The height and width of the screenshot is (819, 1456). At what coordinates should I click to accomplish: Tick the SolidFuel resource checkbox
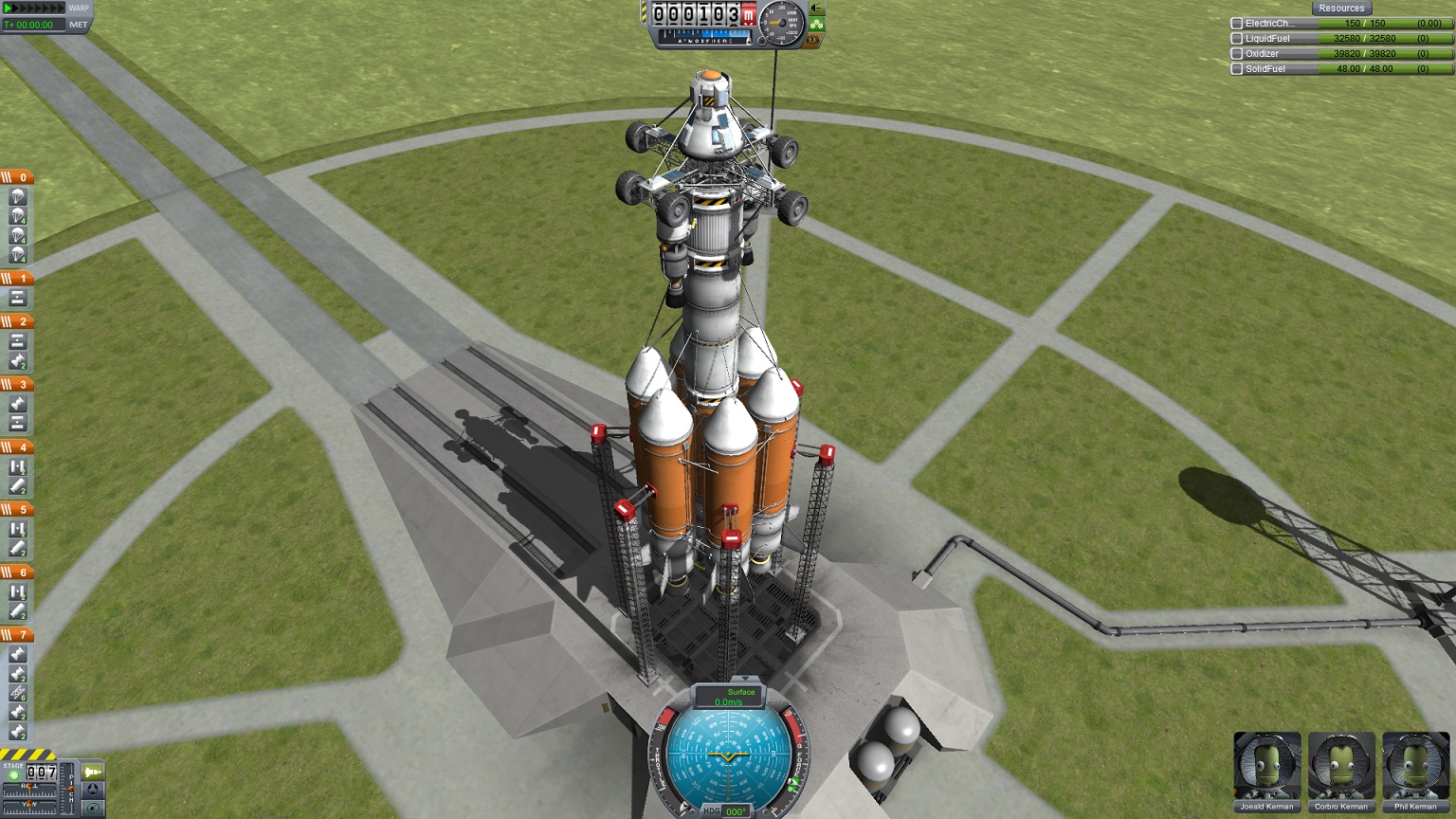[x=1237, y=69]
